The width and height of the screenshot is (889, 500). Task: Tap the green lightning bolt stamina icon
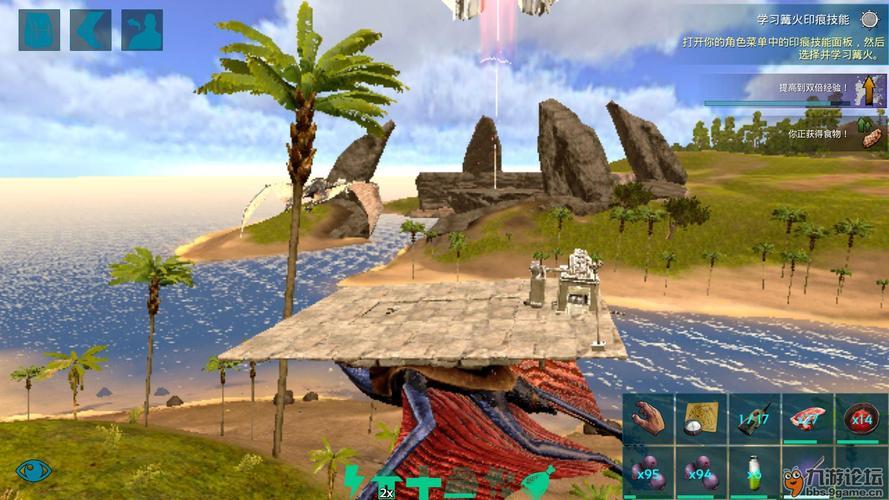pos(354,482)
